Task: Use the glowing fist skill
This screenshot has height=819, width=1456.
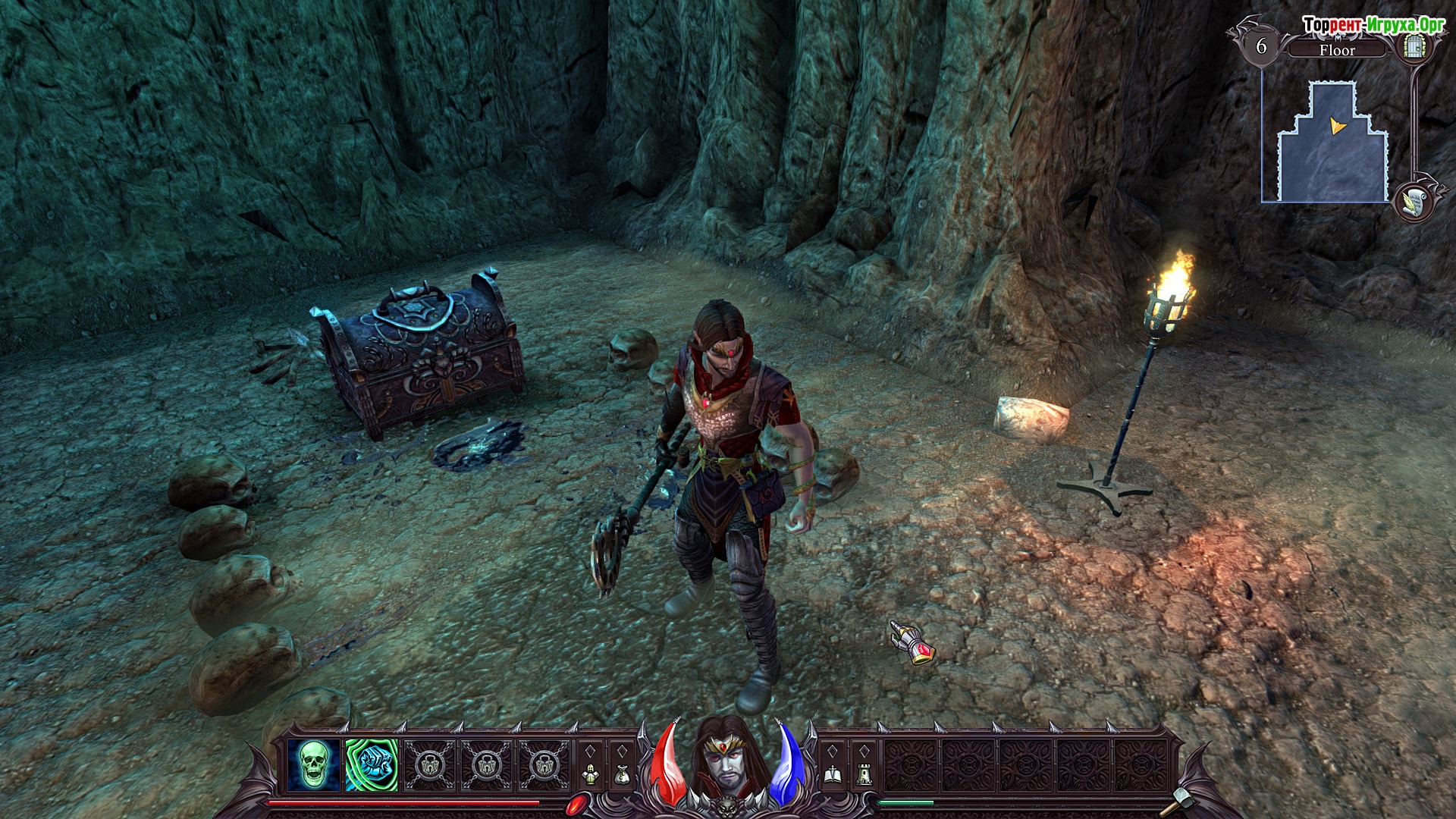Action: click(x=371, y=765)
